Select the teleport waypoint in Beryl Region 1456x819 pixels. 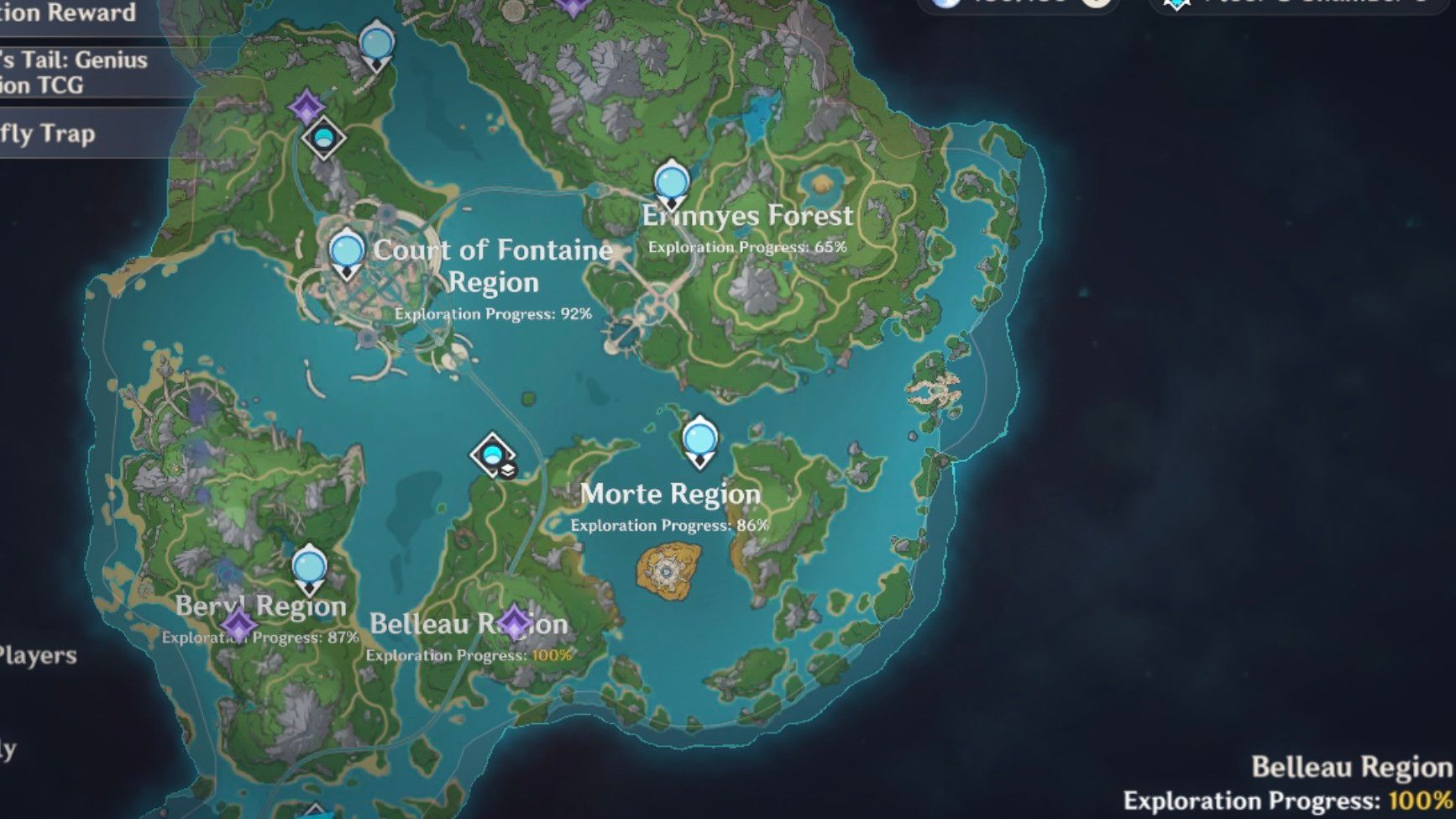click(x=310, y=567)
